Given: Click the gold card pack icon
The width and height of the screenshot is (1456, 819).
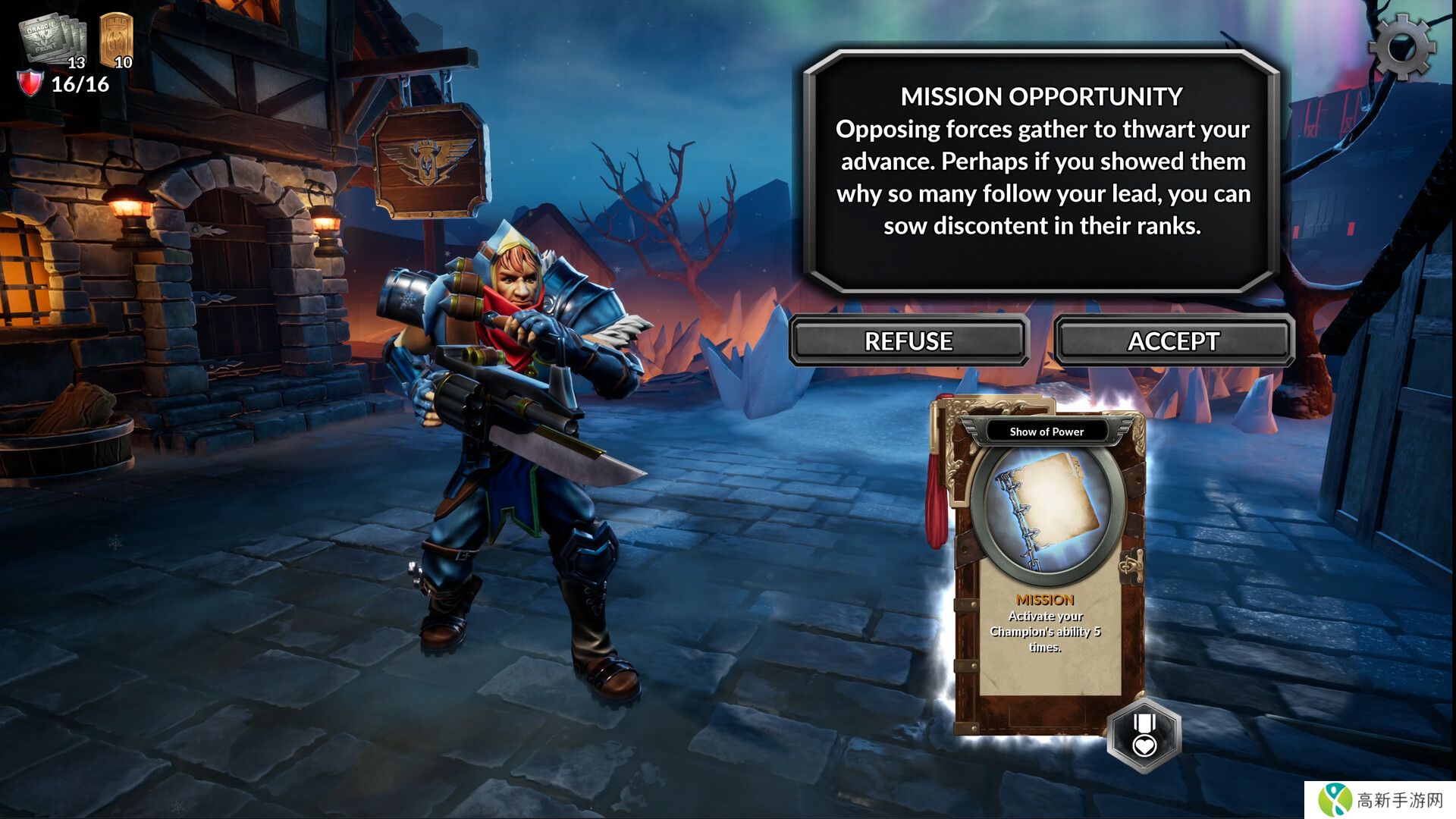Looking at the screenshot, I should click(x=116, y=38).
